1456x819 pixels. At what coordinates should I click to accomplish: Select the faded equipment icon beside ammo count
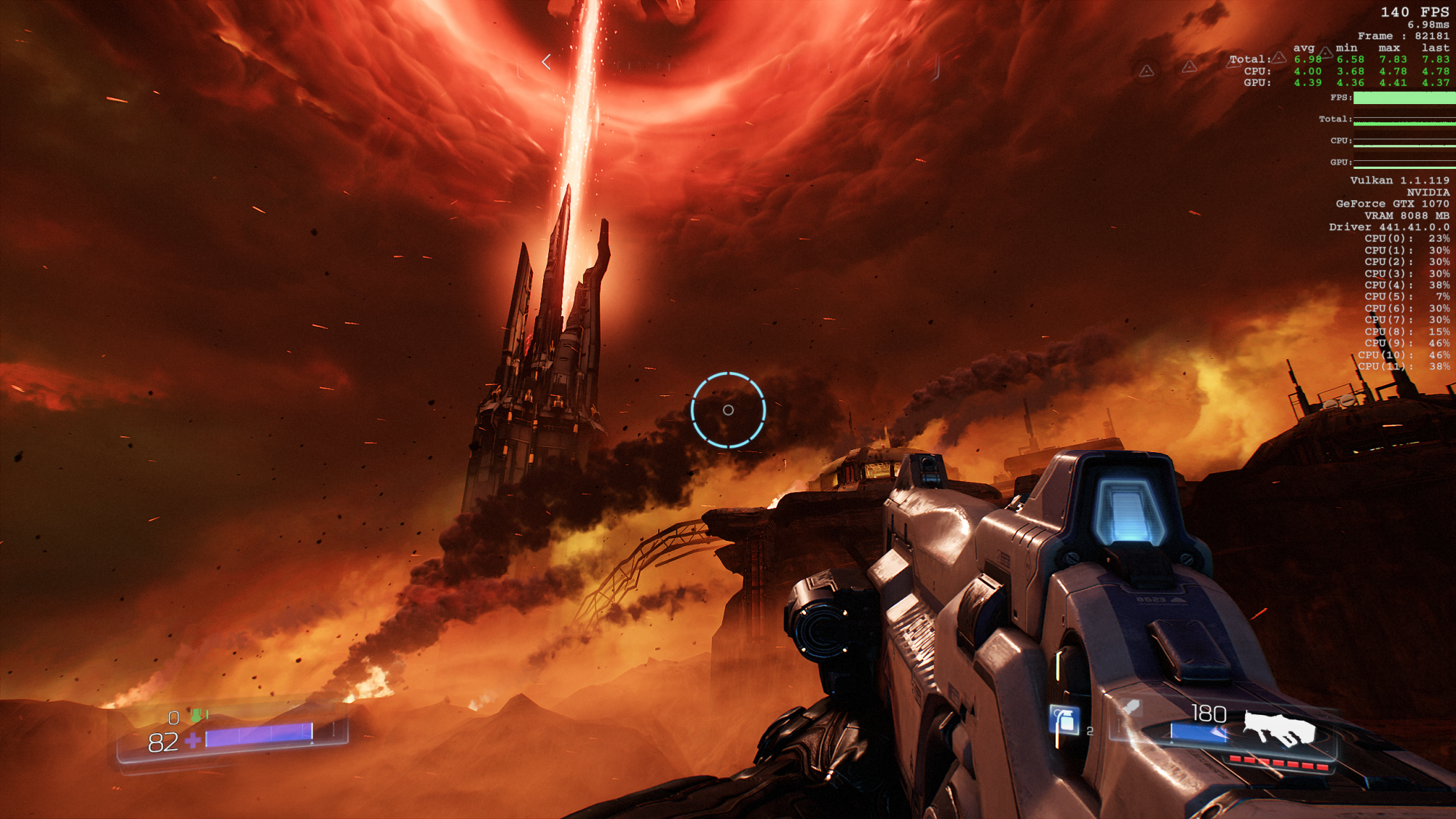(x=1131, y=707)
